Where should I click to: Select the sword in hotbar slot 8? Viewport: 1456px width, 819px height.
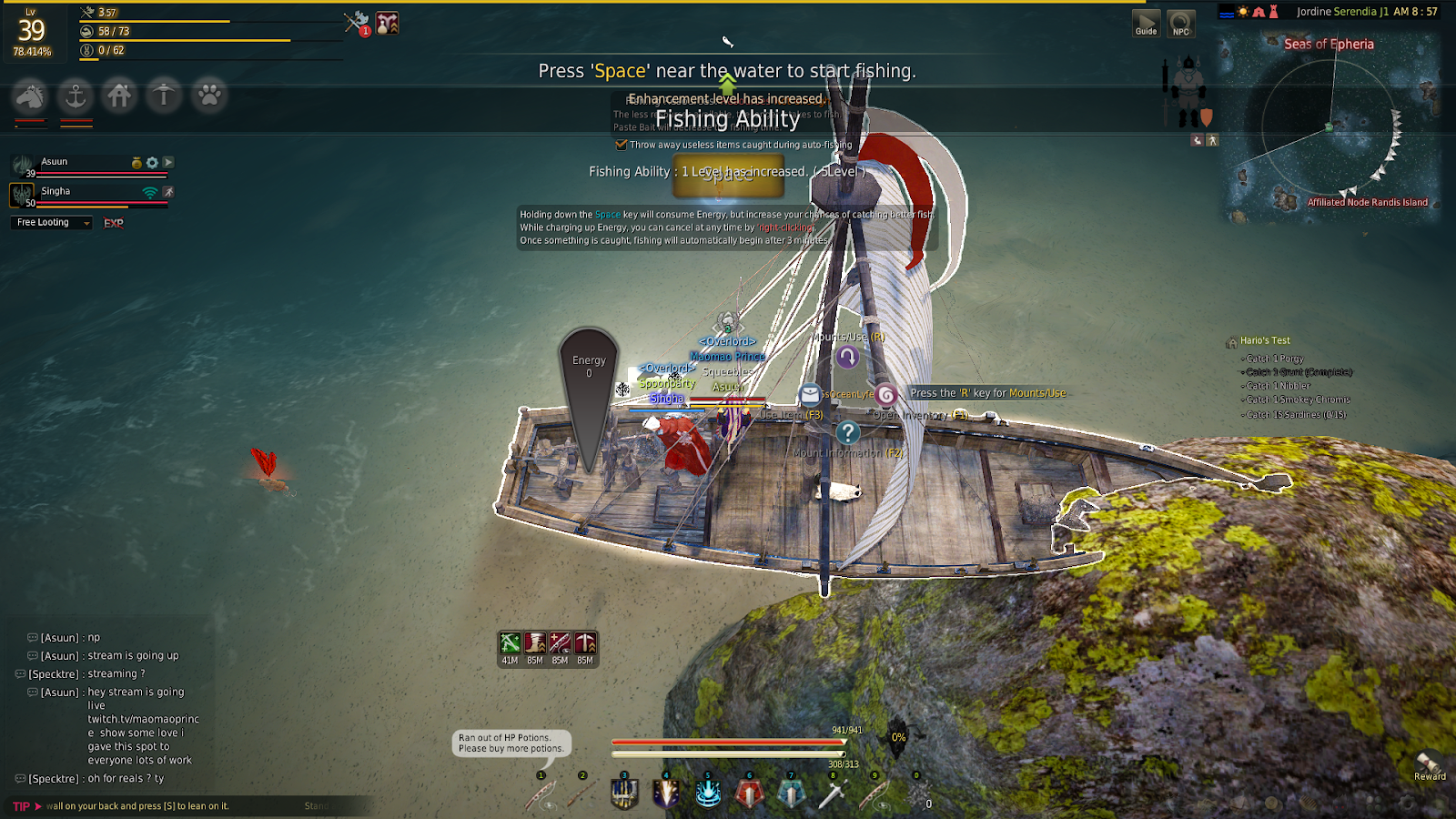(x=832, y=794)
